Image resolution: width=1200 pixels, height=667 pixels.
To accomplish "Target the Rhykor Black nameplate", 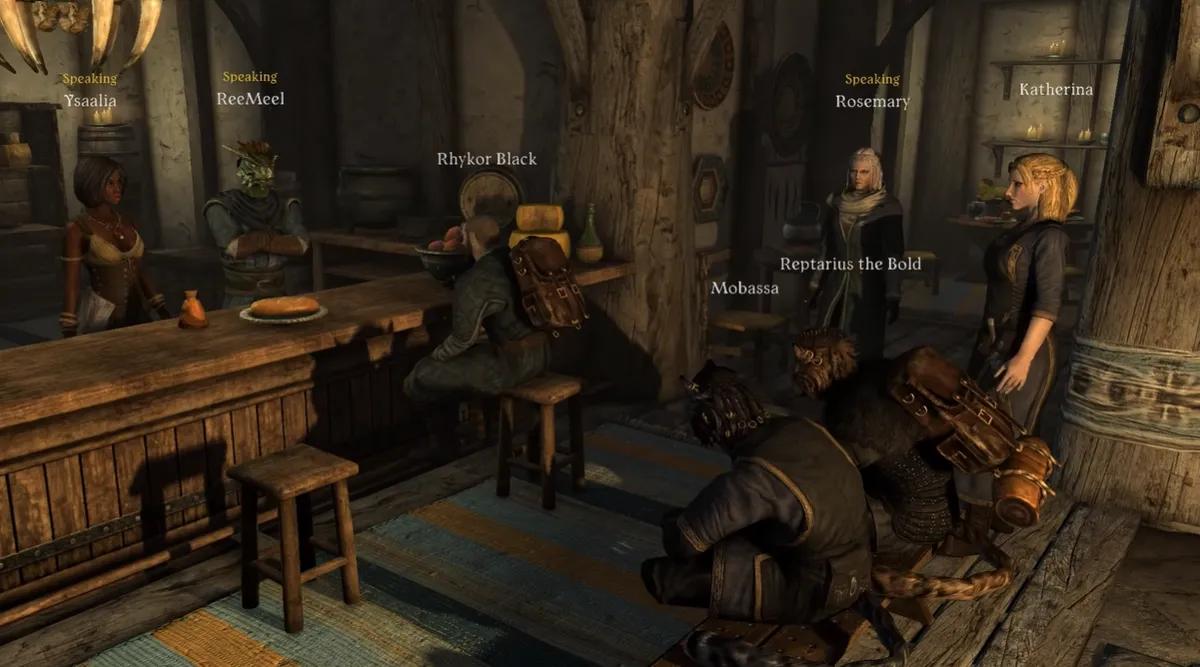I will pyautogui.click(x=487, y=159).
